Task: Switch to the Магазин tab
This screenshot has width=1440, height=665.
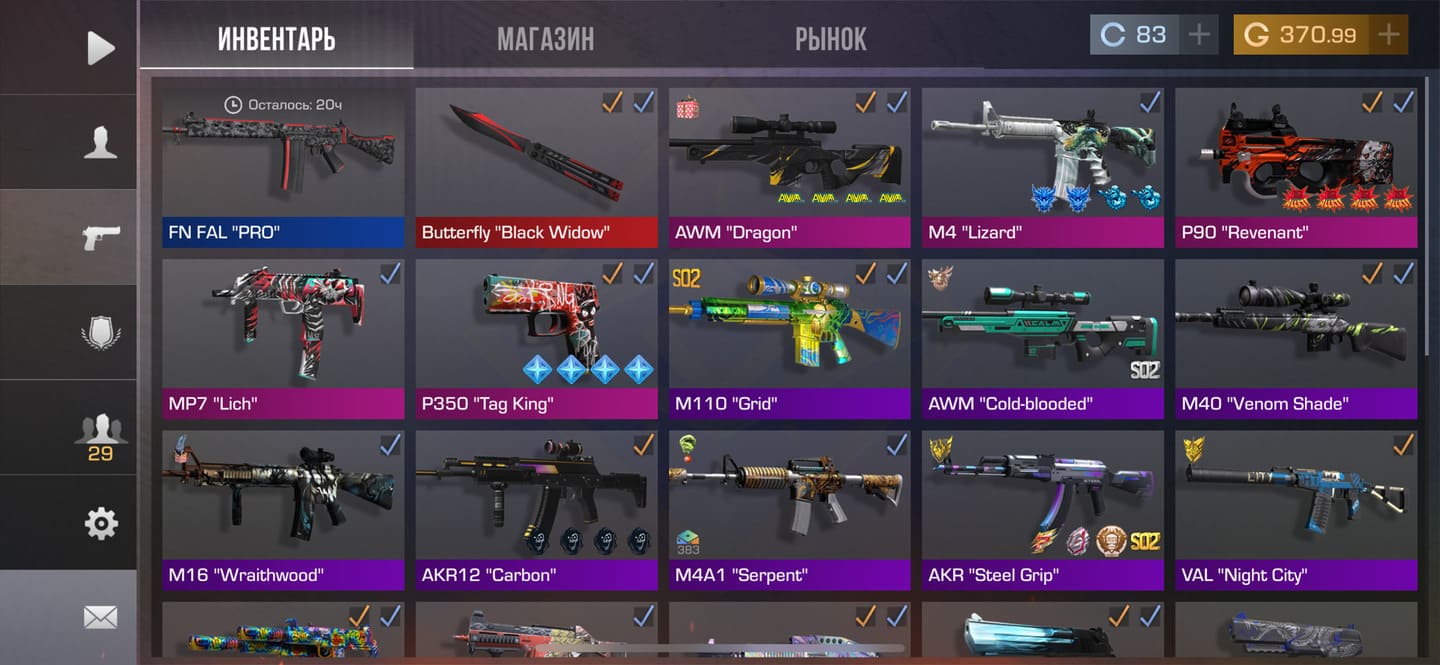Action: pyautogui.click(x=545, y=39)
